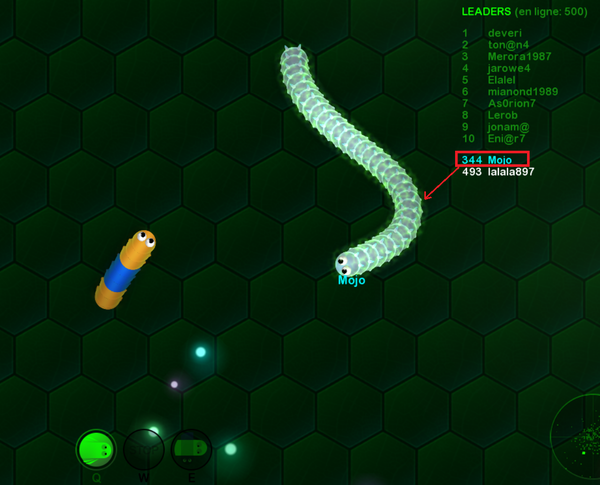
Task: Use the dark green snake skill icon
Action: click(190, 449)
